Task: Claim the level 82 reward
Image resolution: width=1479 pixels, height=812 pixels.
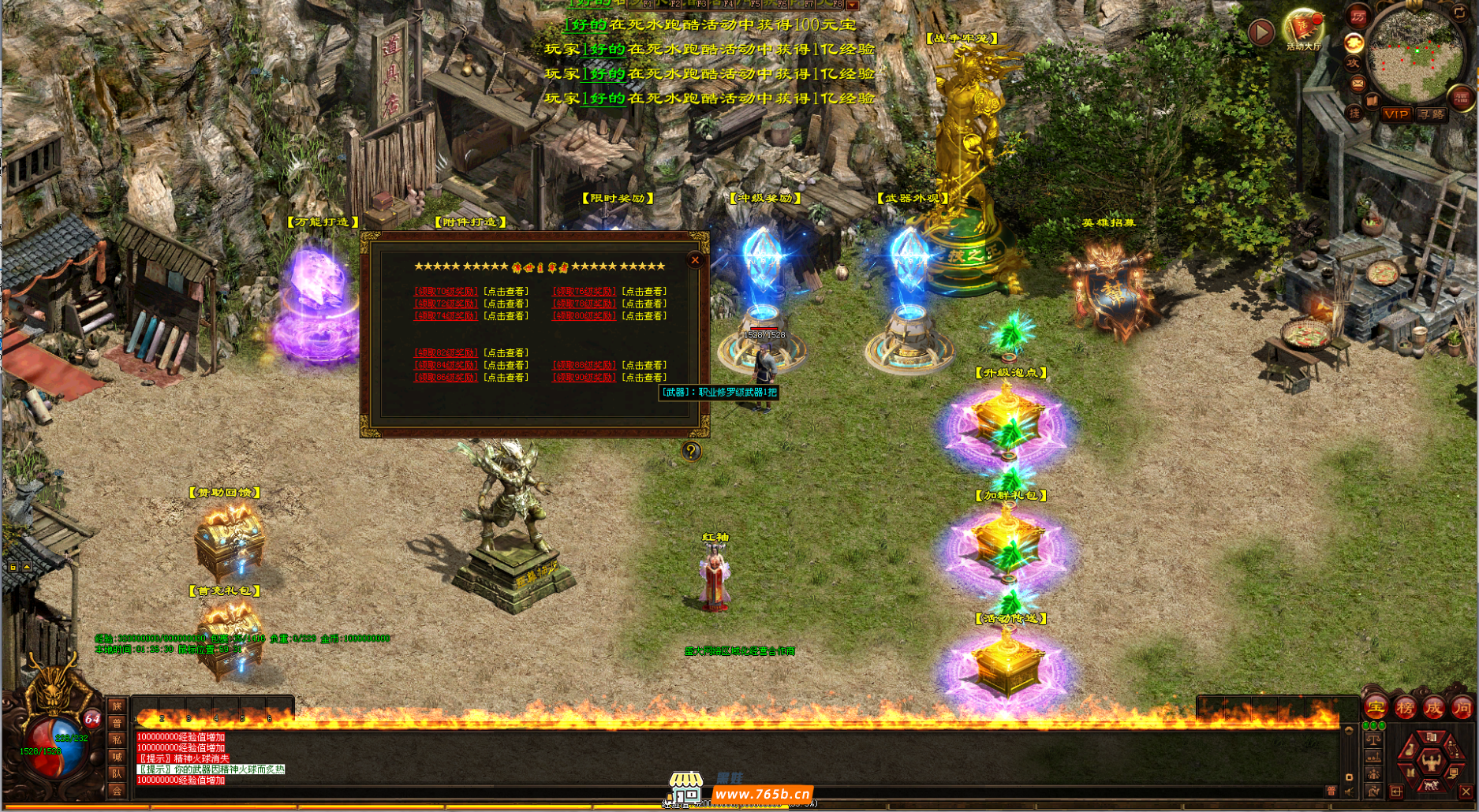Action: [x=446, y=353]
